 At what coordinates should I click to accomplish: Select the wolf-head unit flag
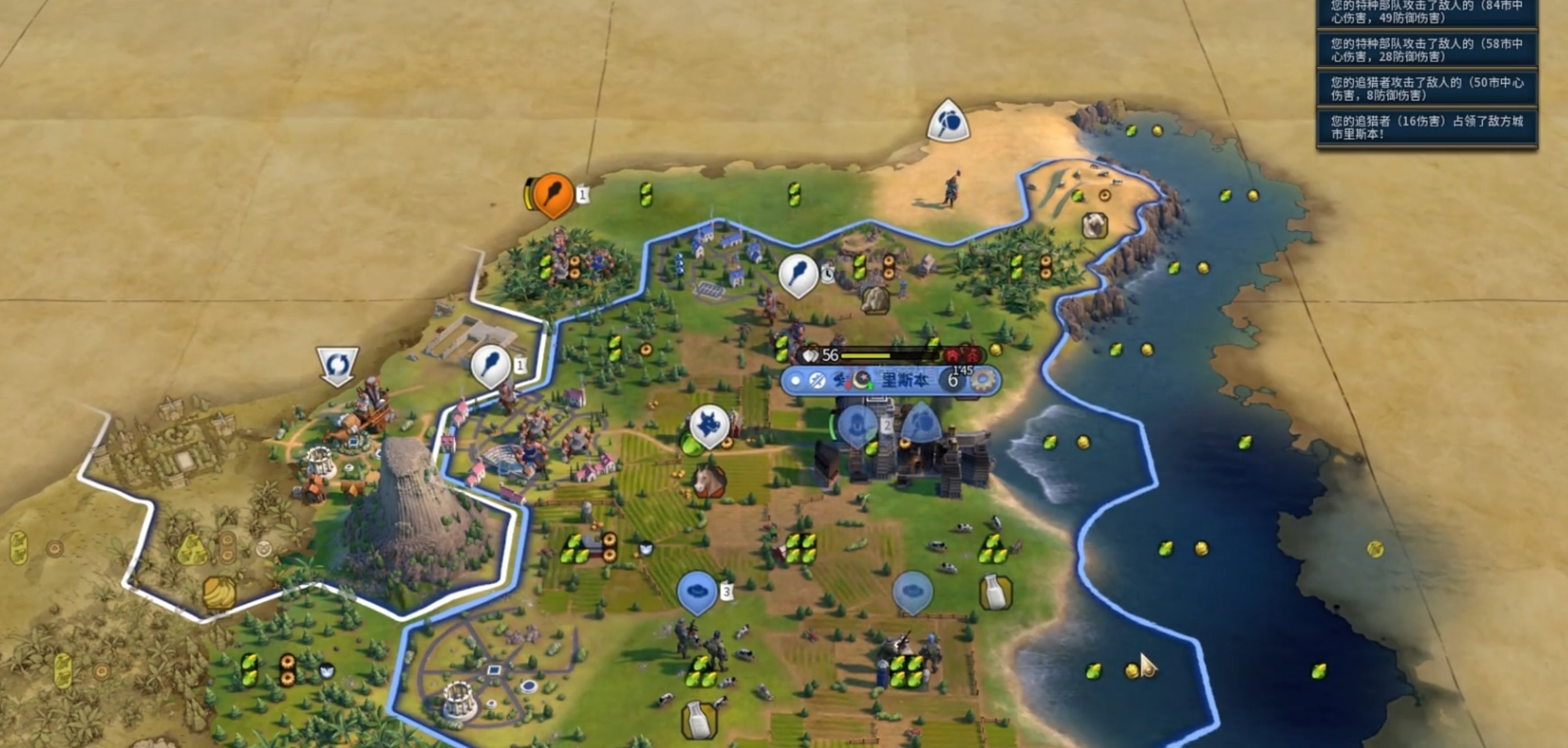pyautogui.click(x=709, y=426)
